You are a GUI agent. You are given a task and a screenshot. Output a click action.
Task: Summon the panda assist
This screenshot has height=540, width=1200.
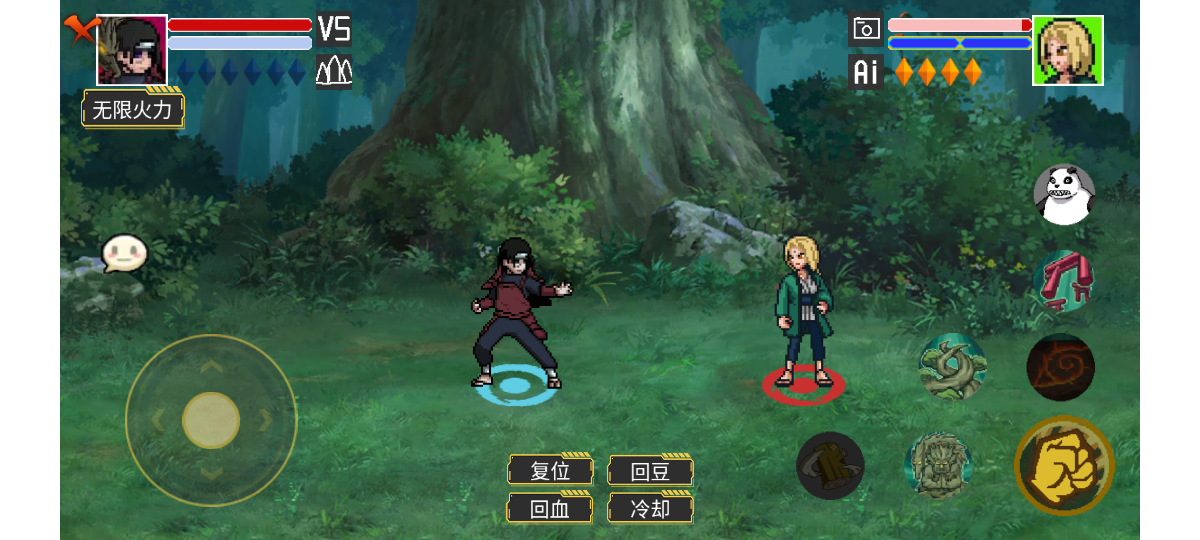1063,194
